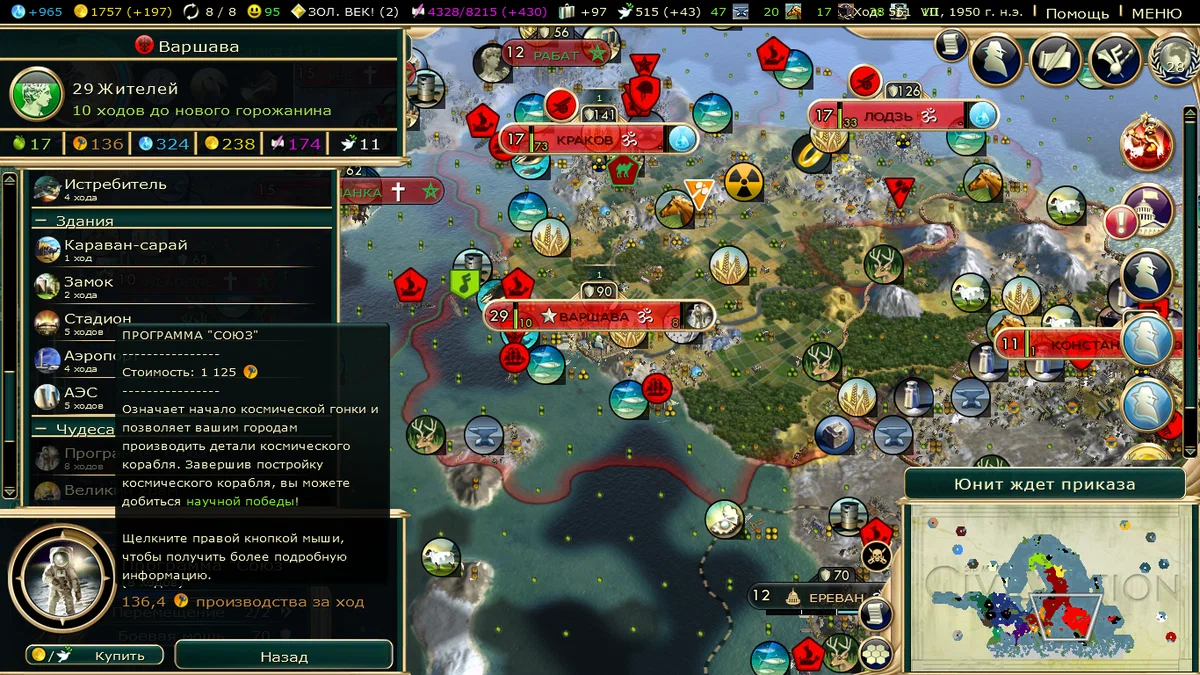The width and height of the screenshot is (1200, 675).
Task: Choose Истребитель in the production list
Action: tap(115, 185)
